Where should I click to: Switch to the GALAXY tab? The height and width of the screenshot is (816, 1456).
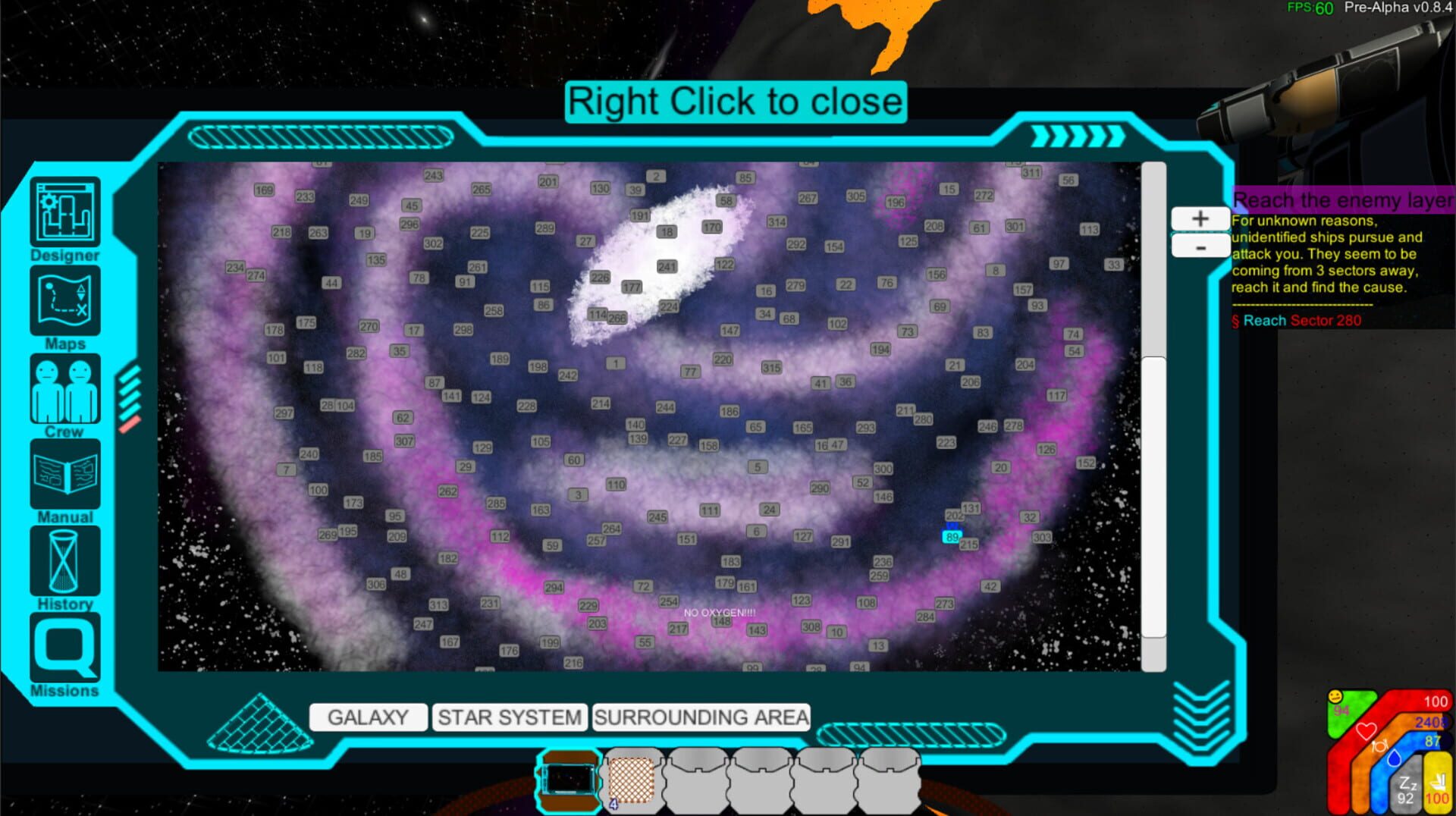(x=368, y=717)
